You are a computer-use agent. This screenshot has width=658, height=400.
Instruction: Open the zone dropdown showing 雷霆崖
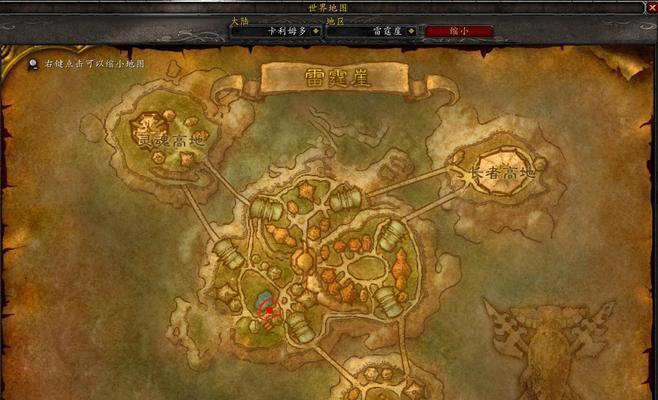[x=372, y=30]
